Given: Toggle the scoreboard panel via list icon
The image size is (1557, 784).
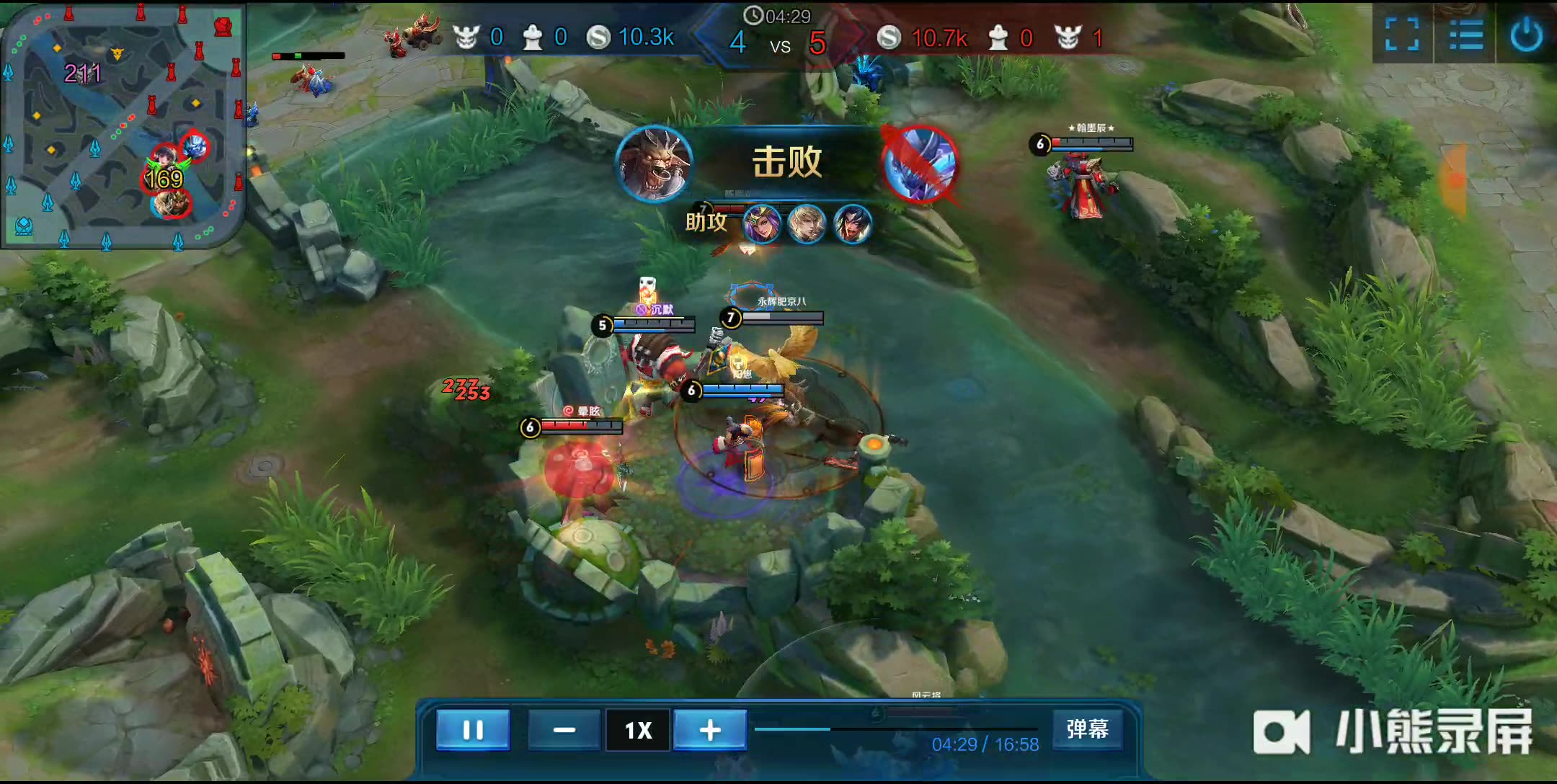Looking at the screenshot, I should tap(1467, 36).
